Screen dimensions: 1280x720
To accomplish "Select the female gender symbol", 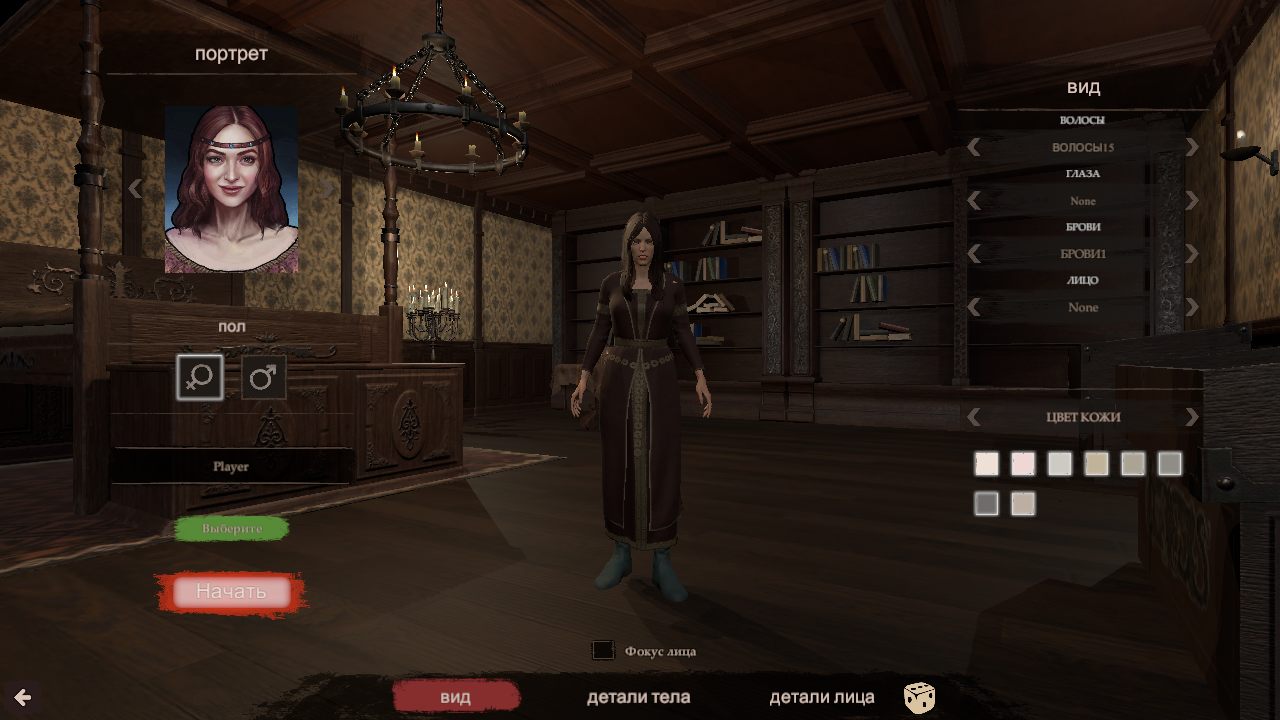I will 200,377.
